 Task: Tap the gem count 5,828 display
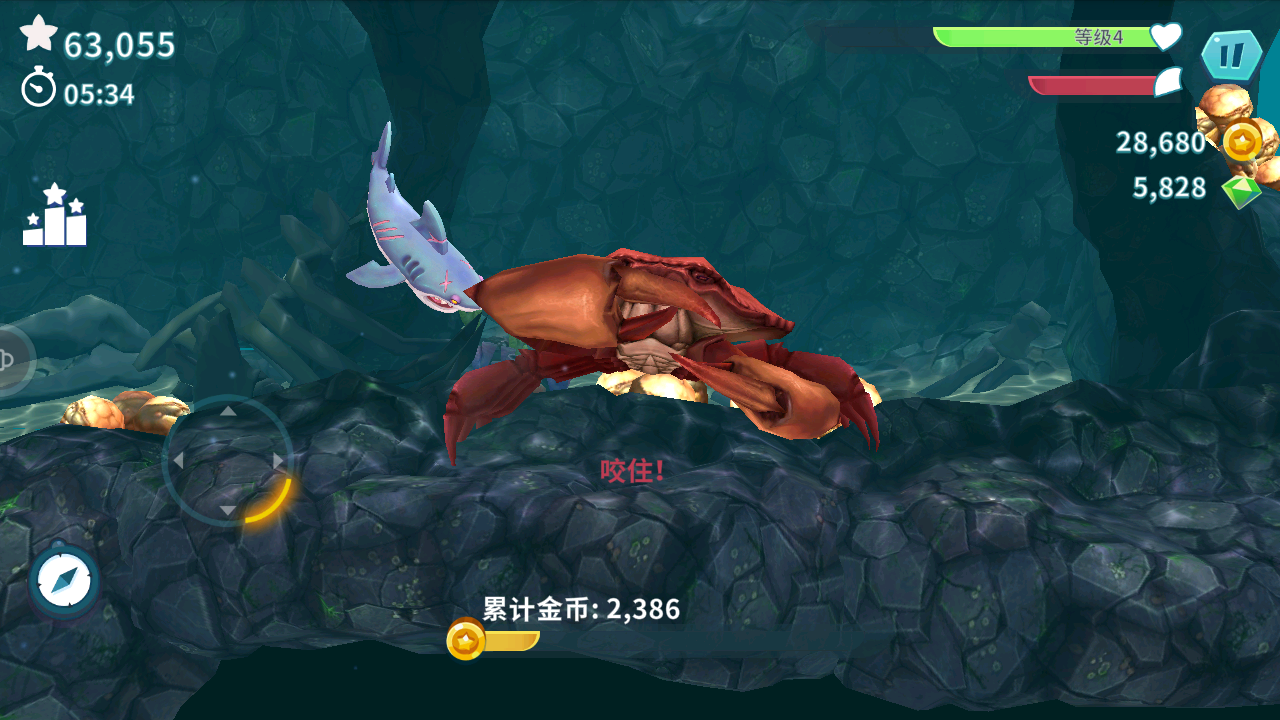[x=1169, y=186]
